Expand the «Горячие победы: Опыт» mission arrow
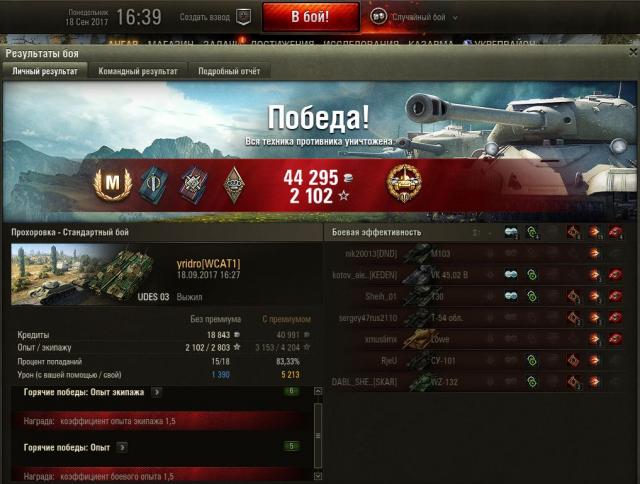The height and width of the screenshot is (484, 640). coord(121,446)
